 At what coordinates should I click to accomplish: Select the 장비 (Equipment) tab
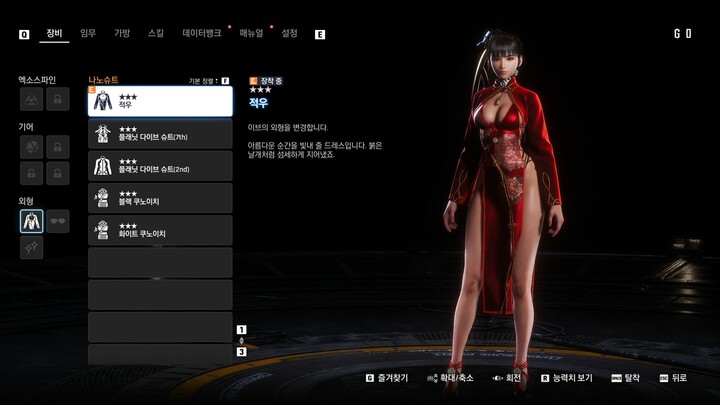point(54,33)
